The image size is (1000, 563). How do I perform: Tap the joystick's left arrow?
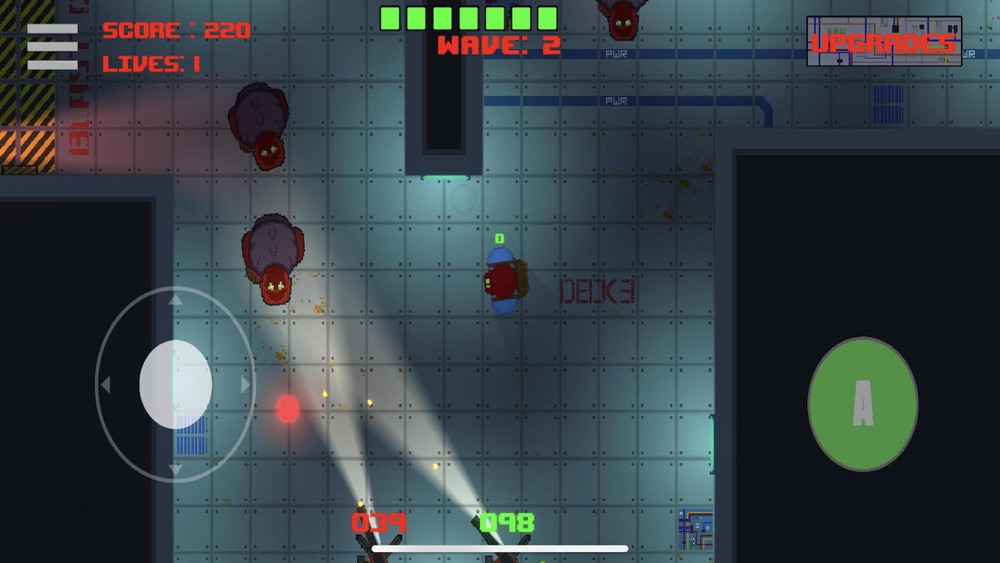click(104, 385)
